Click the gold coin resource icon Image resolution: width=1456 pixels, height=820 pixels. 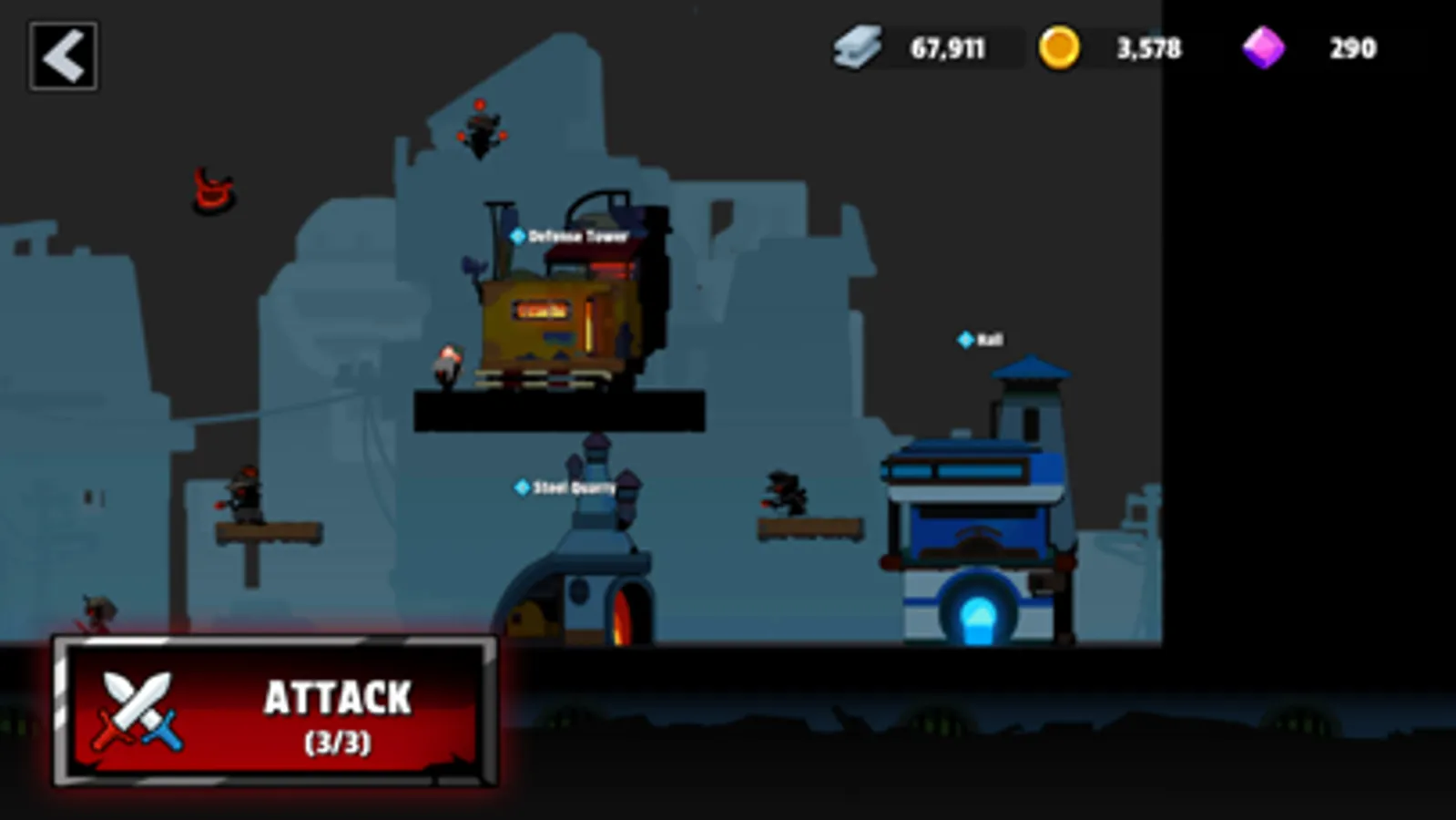click(1062, 48)
